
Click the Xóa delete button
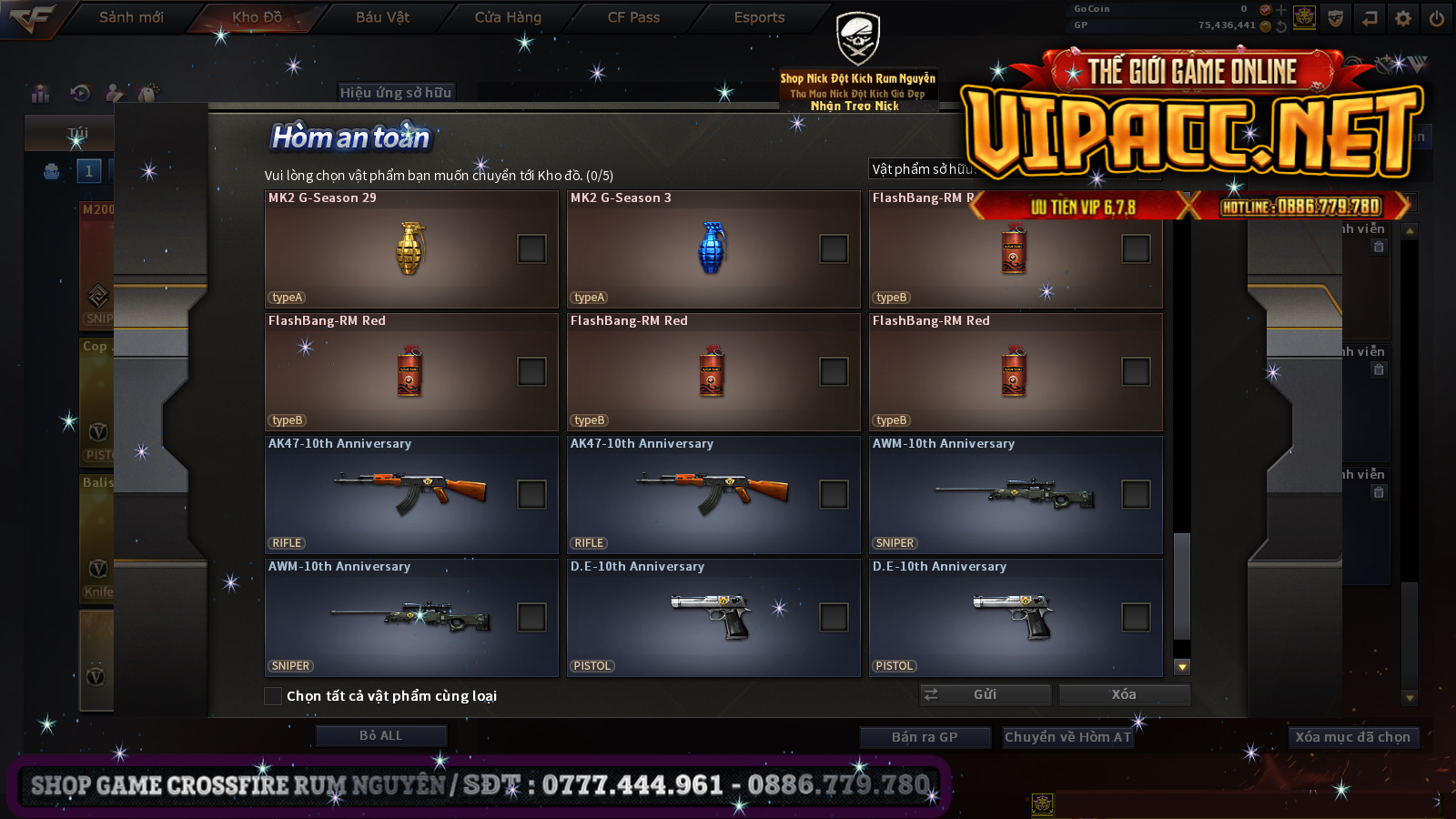coord(1124,694)
